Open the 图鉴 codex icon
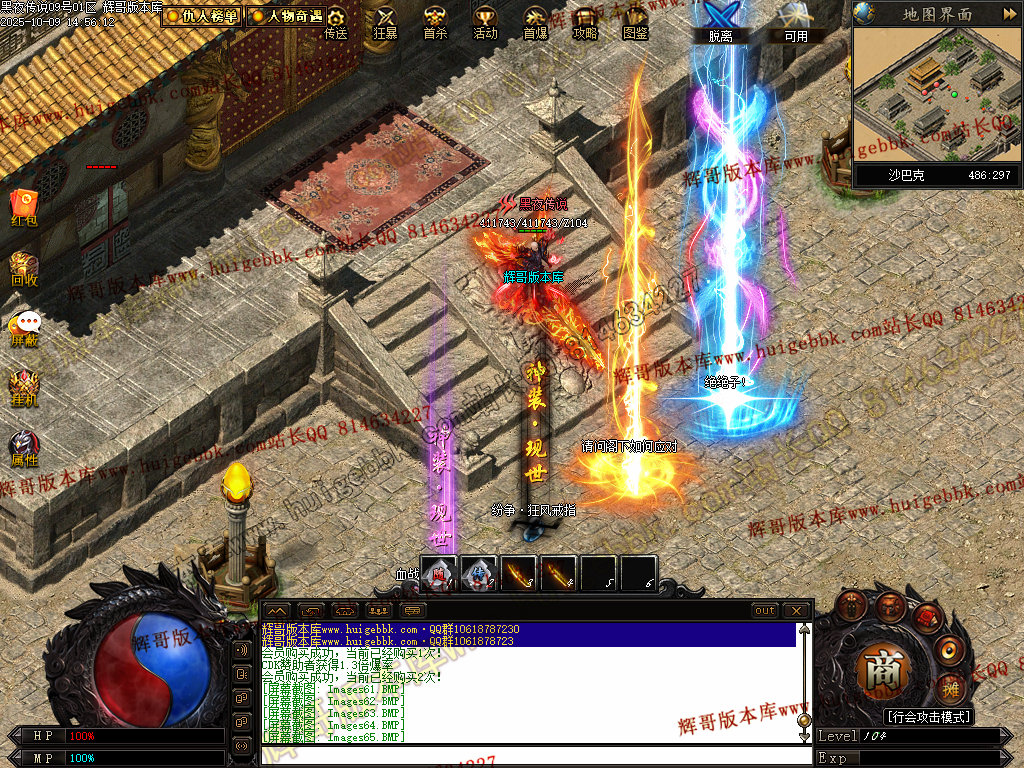This screenshot has height=768, width=1024. [635, 22]
